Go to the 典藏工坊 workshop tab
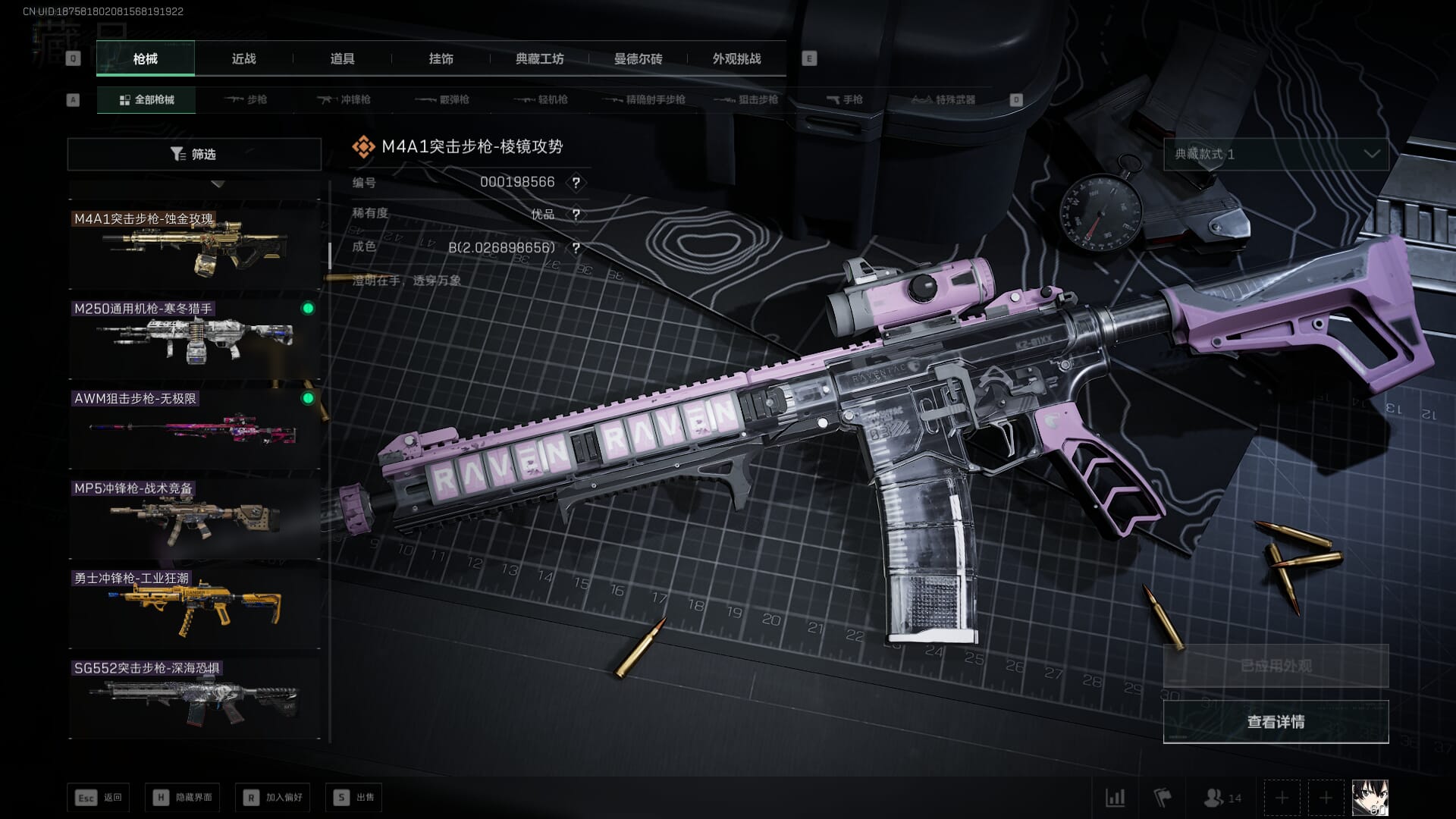Image resolution: width=1456 pixels, height=819 pixels. [539, 58]
